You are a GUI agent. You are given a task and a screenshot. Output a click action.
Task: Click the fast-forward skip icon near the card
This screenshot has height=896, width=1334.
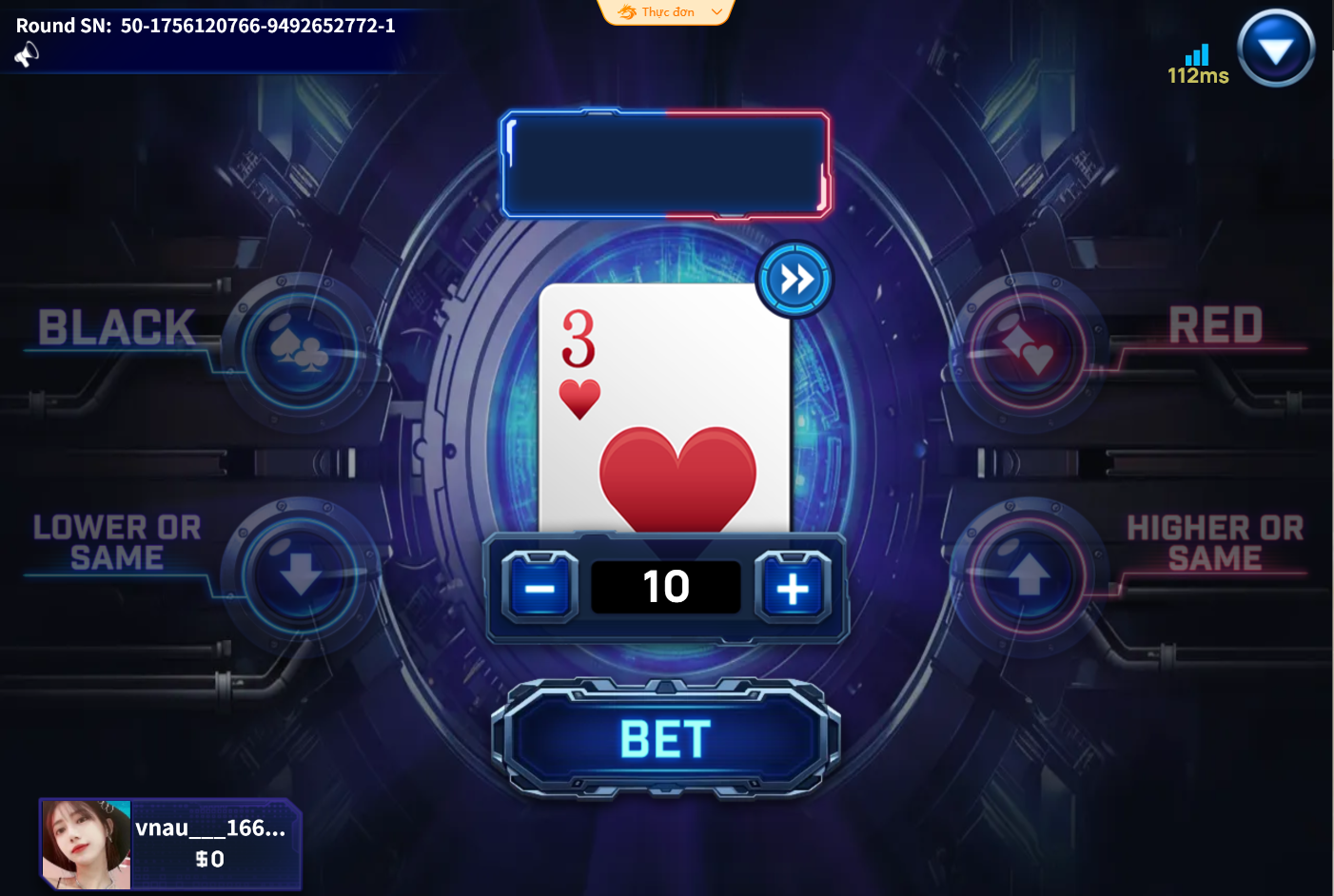click(794, 276)
